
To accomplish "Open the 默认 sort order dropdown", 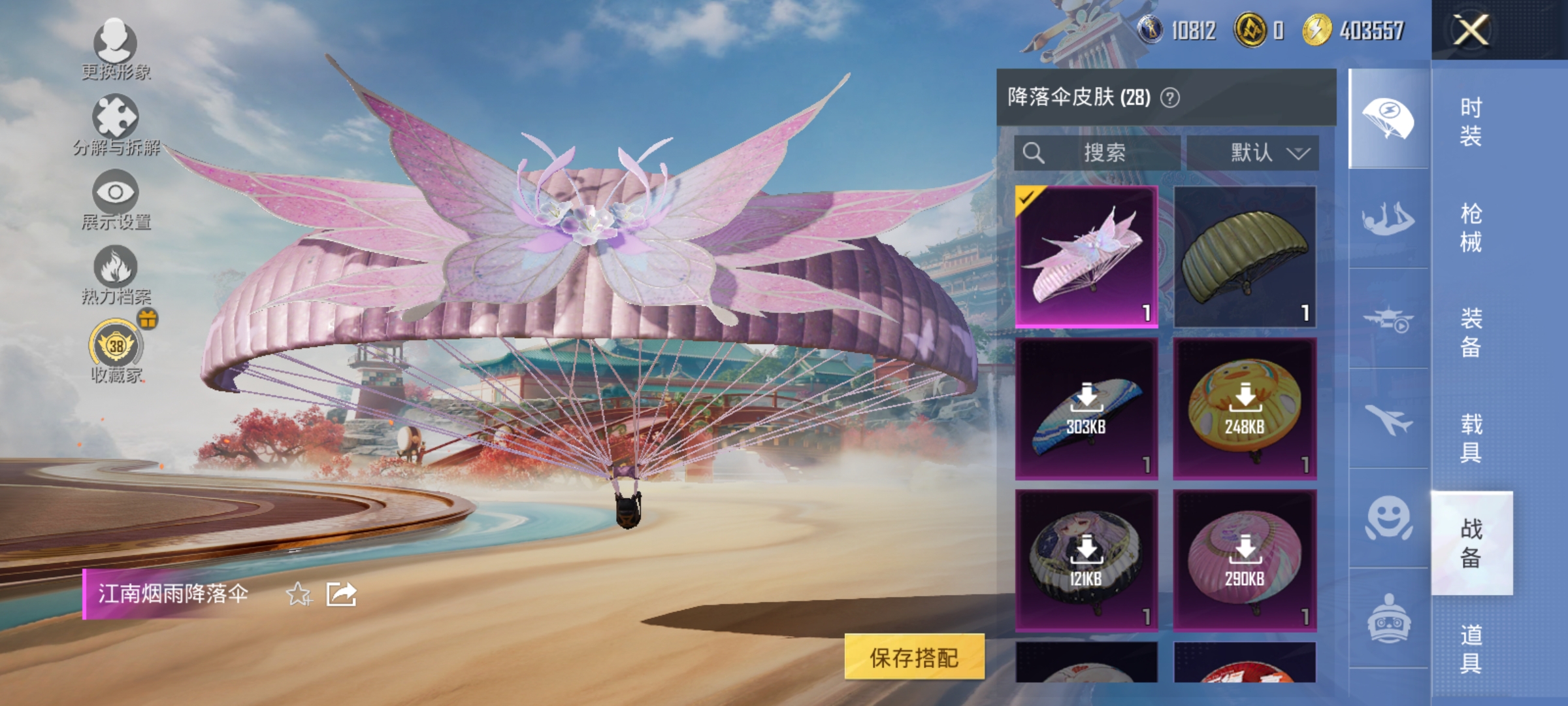I will (x=1257, y=153).
